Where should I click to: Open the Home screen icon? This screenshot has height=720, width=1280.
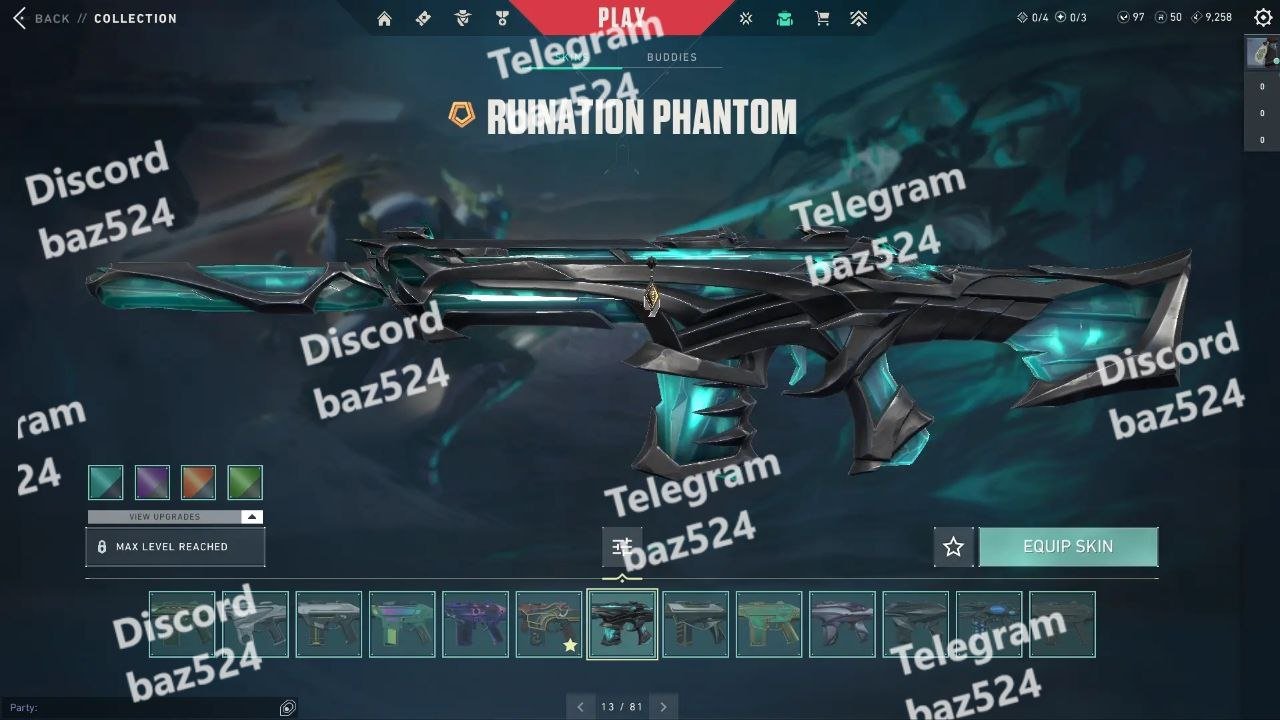(x=384, y=18)
